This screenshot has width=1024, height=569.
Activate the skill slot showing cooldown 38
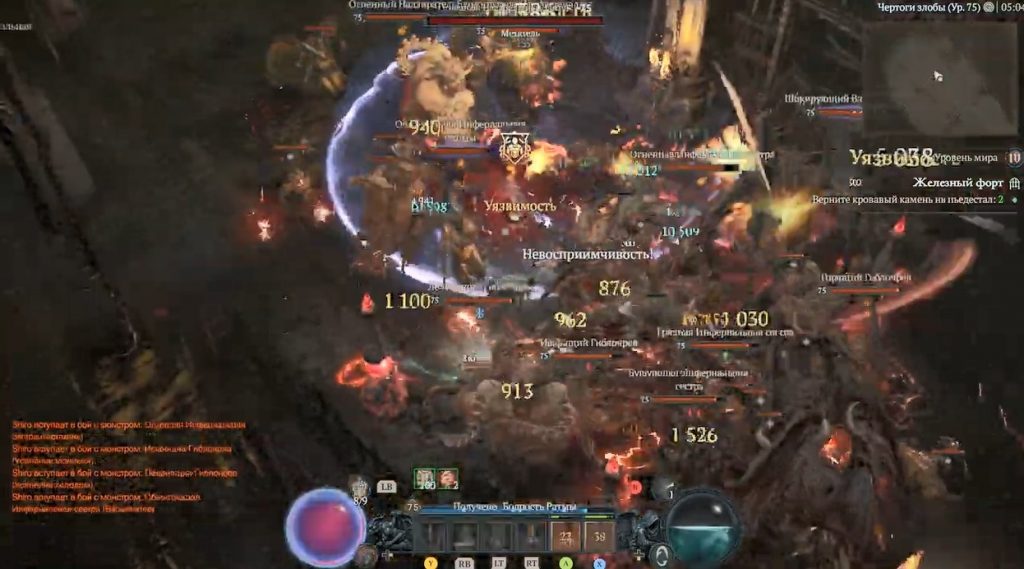[600, 536]
